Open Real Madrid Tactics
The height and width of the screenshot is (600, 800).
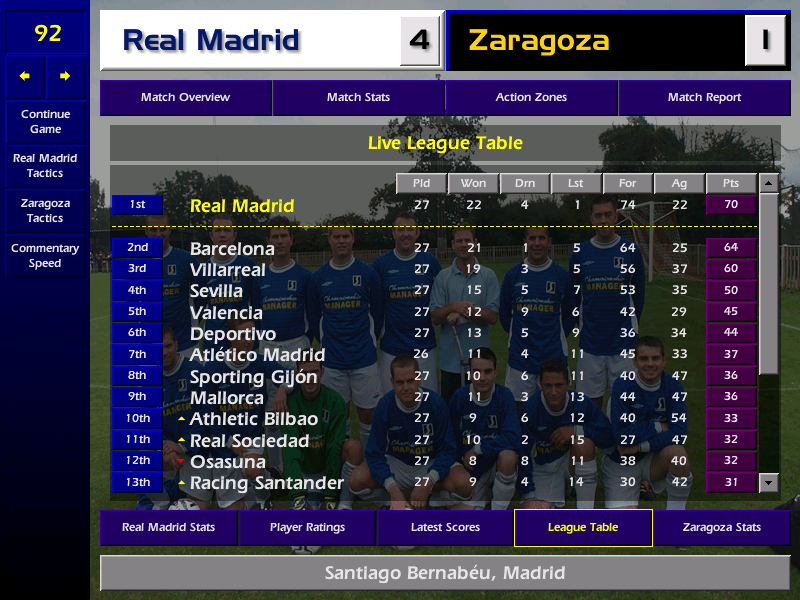45,165
